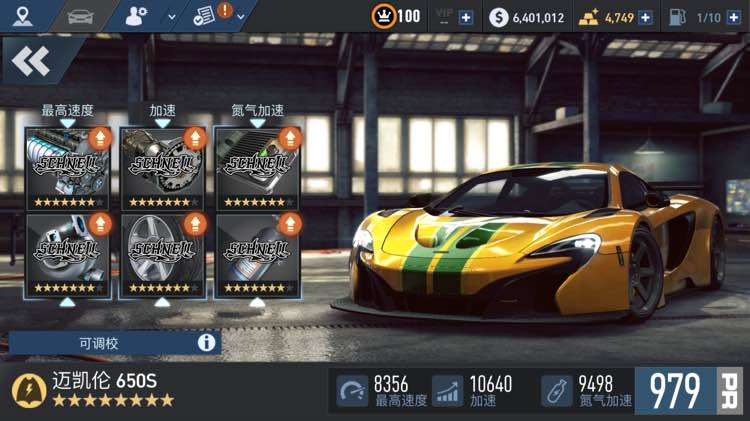Open the 可调校 tuning bar
Screen dimensions: 750x421
[x=100, y=343]
